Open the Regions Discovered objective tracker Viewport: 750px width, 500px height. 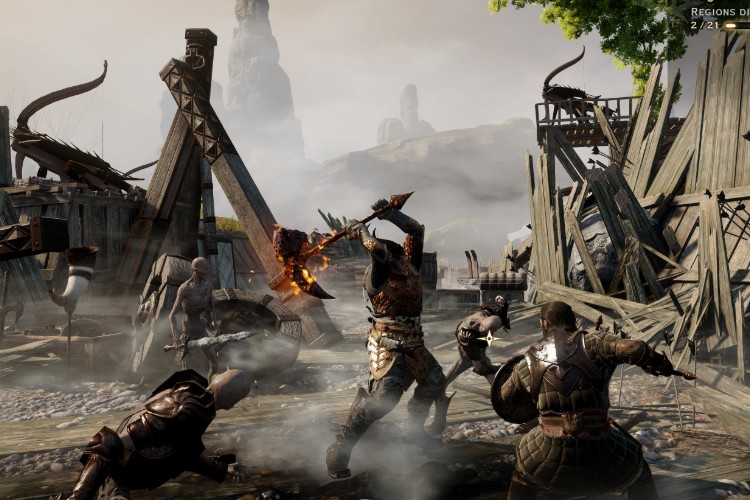point(719,14)
